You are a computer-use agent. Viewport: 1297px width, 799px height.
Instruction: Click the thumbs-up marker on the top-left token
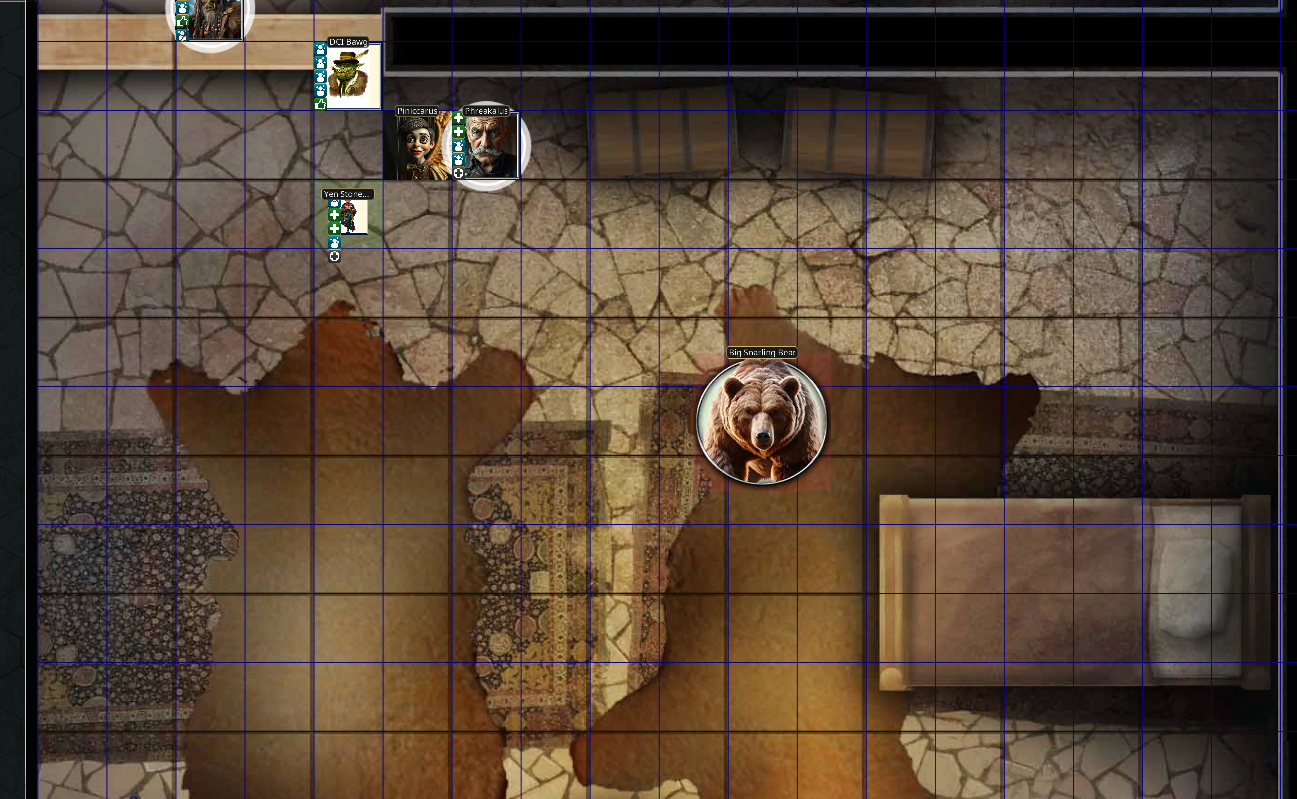[x=183, y=20]
